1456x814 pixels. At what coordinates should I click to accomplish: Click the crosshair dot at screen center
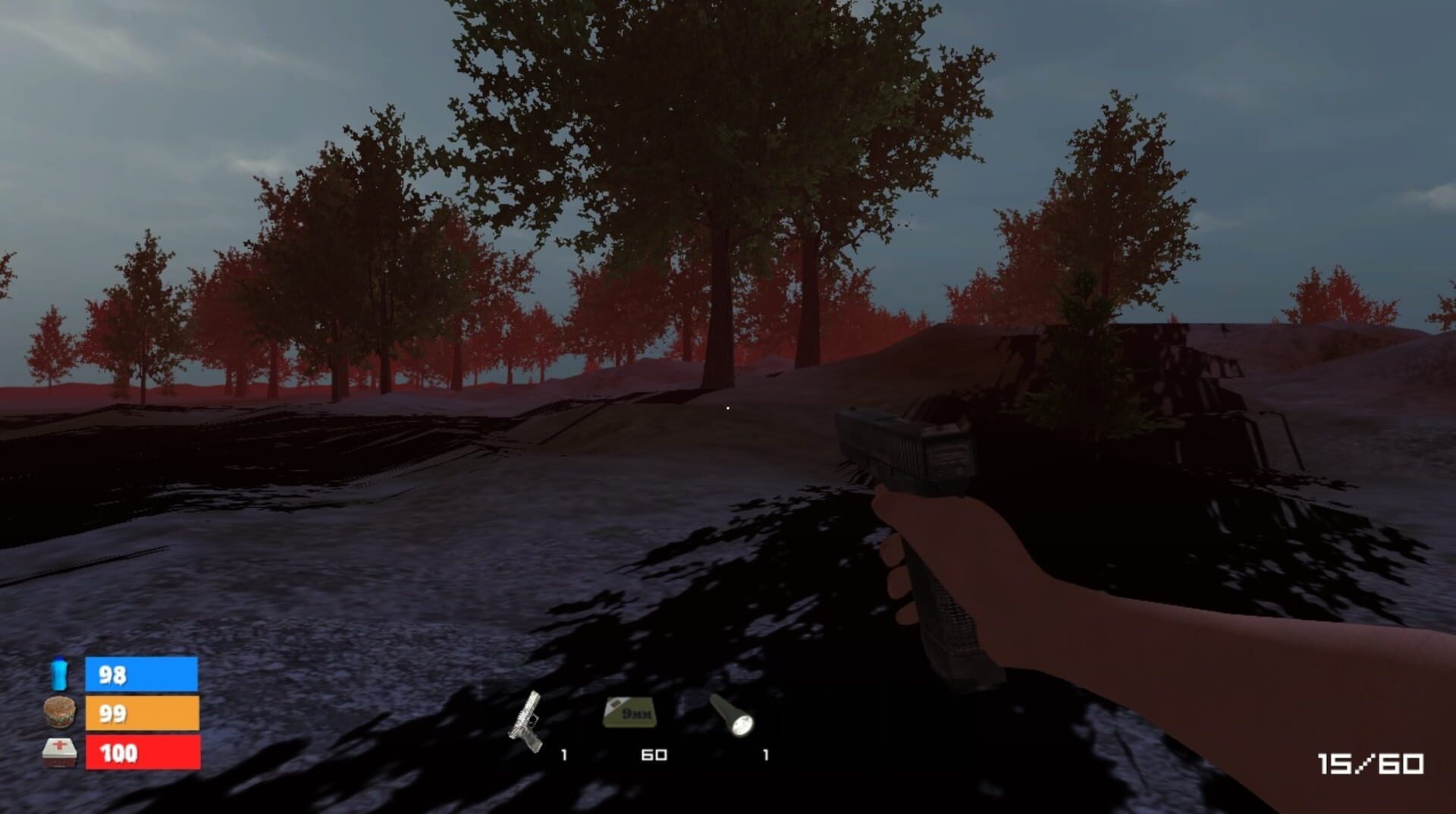pos(728,407)
